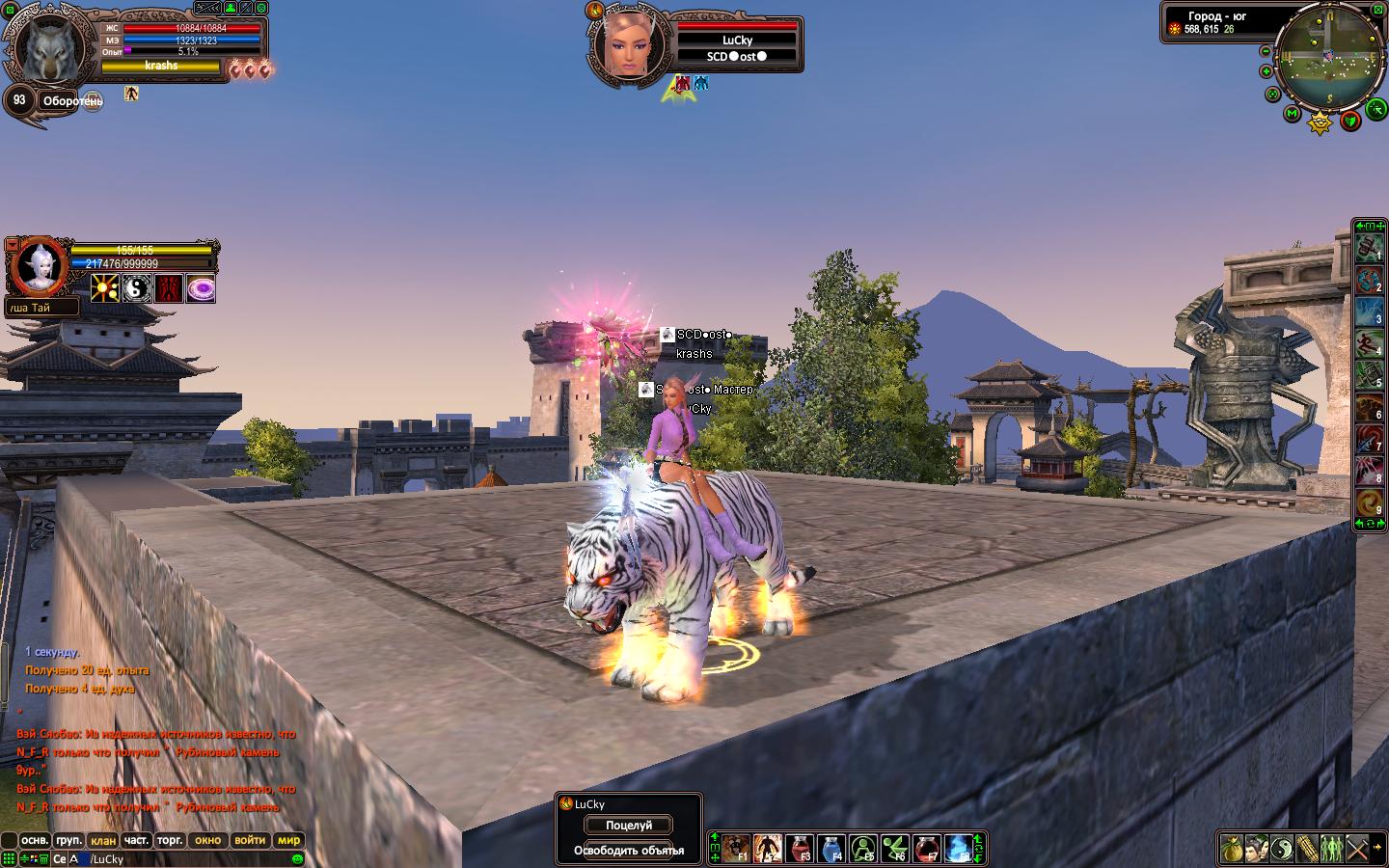The width and height of the screenshot is (1389, 868).
Task: Open the world map with M button
Action: point(1292,114)
